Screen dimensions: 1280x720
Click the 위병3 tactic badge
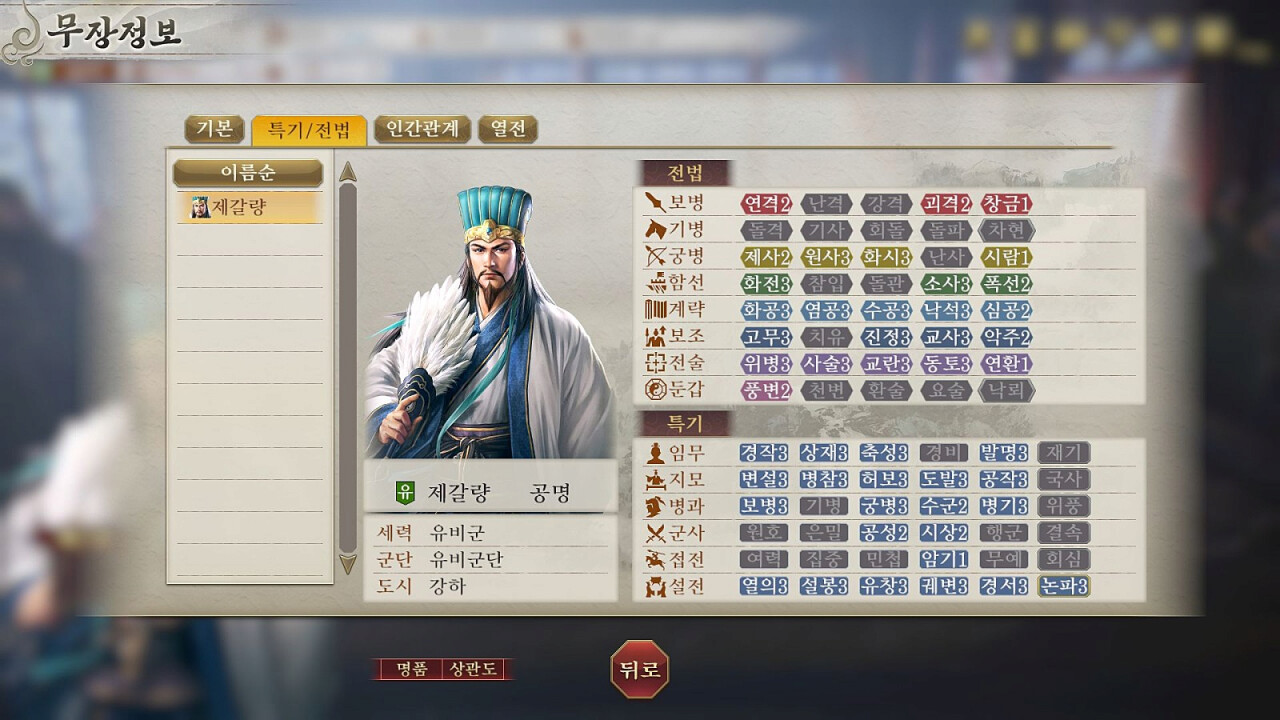click(x=766, y=363)
